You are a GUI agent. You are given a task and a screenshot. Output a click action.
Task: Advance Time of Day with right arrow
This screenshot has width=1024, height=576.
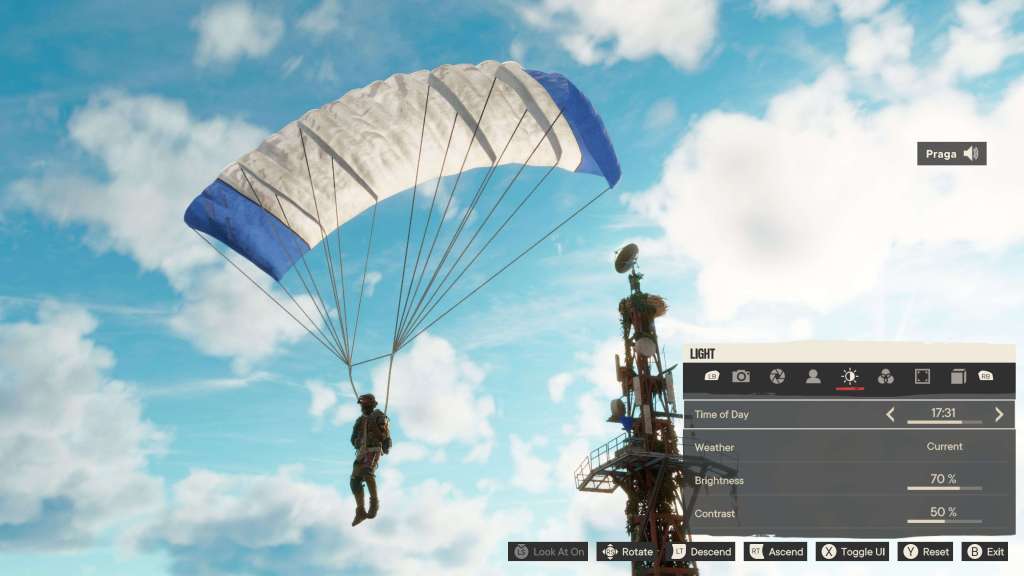998,414
